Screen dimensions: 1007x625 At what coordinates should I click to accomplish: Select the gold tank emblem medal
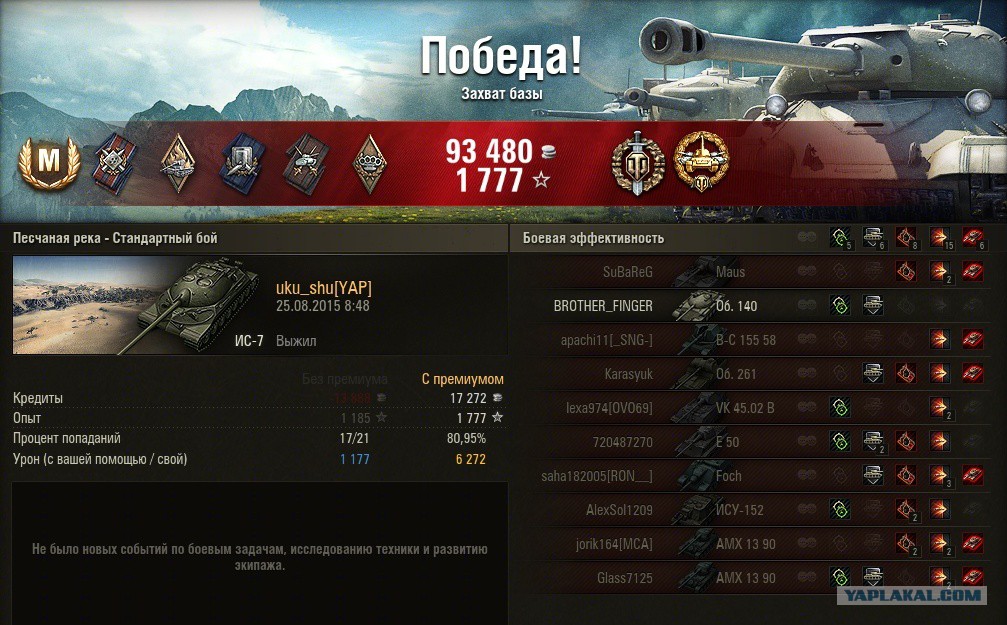(701, 160)
